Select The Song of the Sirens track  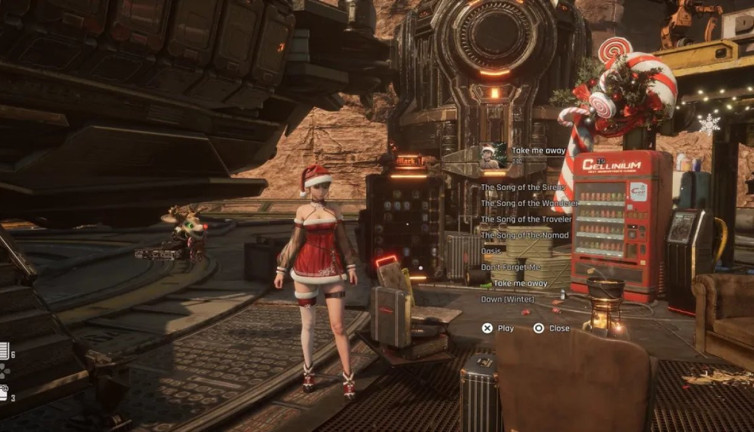[525, 187]
